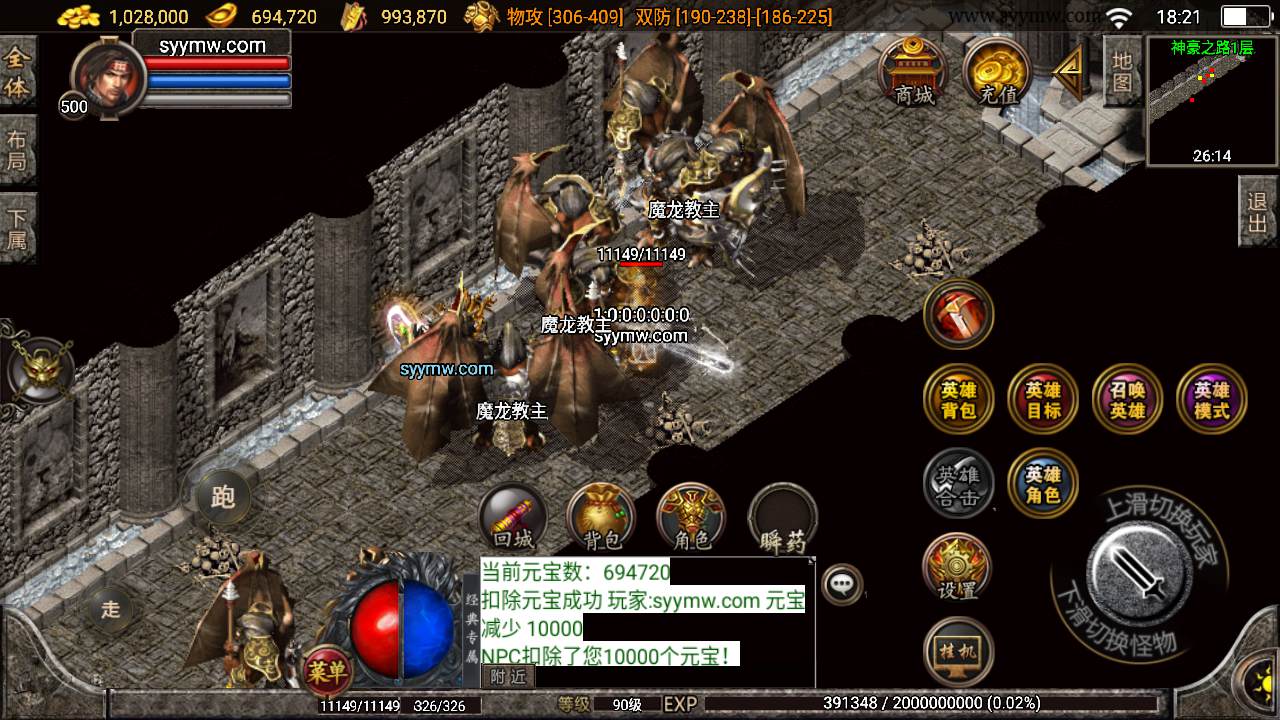
Task: Toggle 英雄模式 hero mode
Action: pyautogui.click(x=1210, y=398)
